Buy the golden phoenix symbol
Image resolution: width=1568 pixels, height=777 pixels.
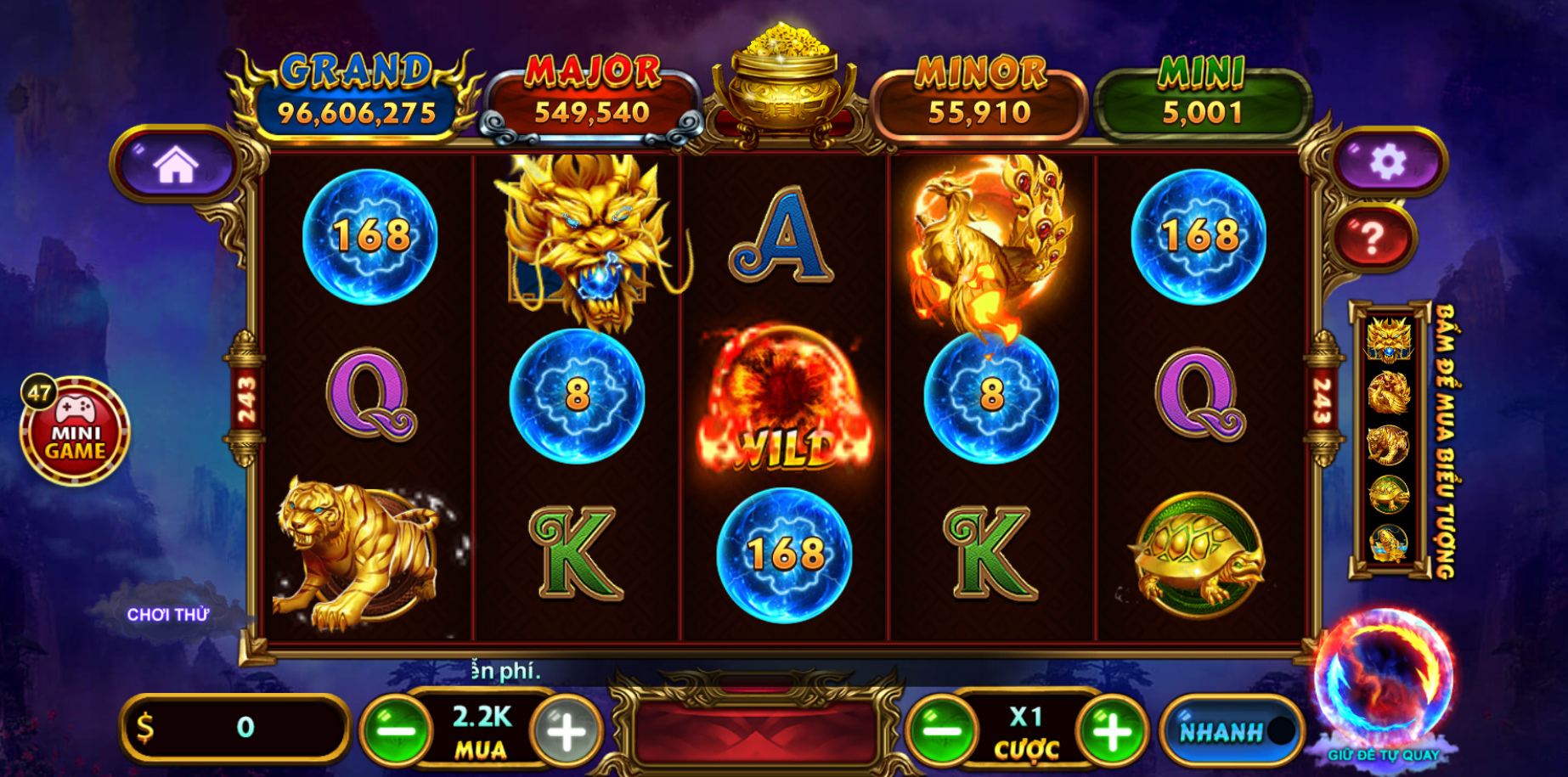pyautogui.click(x=1388, y=392)
